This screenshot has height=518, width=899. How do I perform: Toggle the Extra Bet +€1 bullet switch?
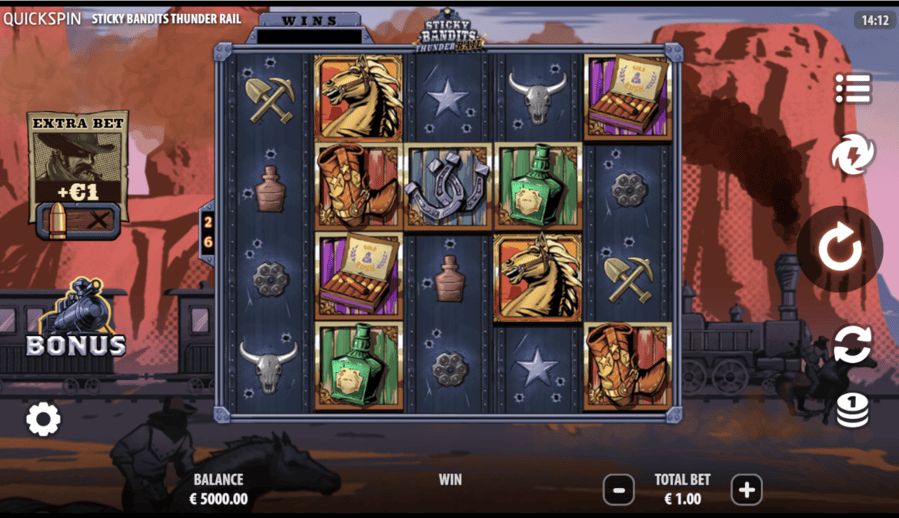click(x=78, y=220)
